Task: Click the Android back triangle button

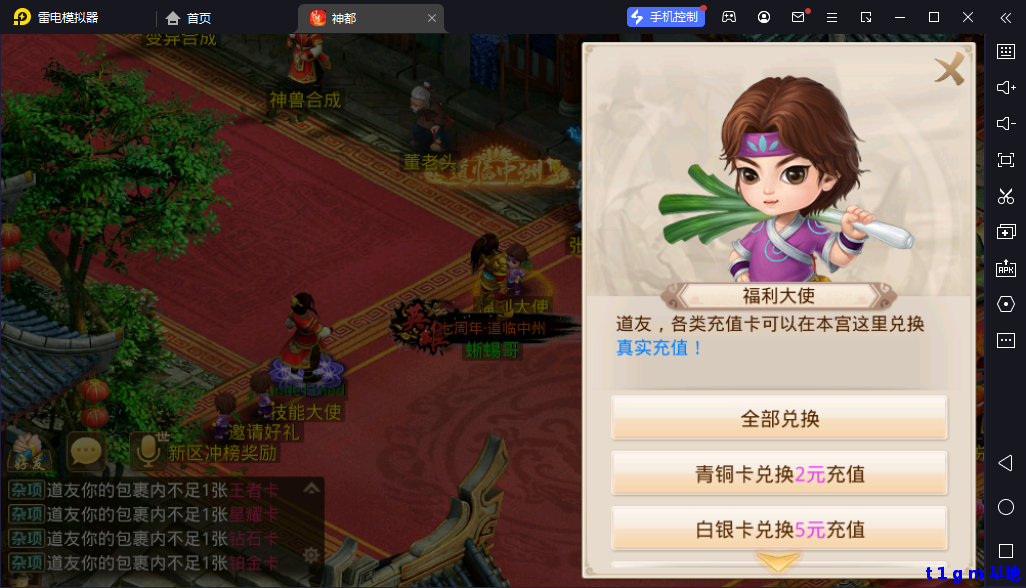Action: (1006, 463)
